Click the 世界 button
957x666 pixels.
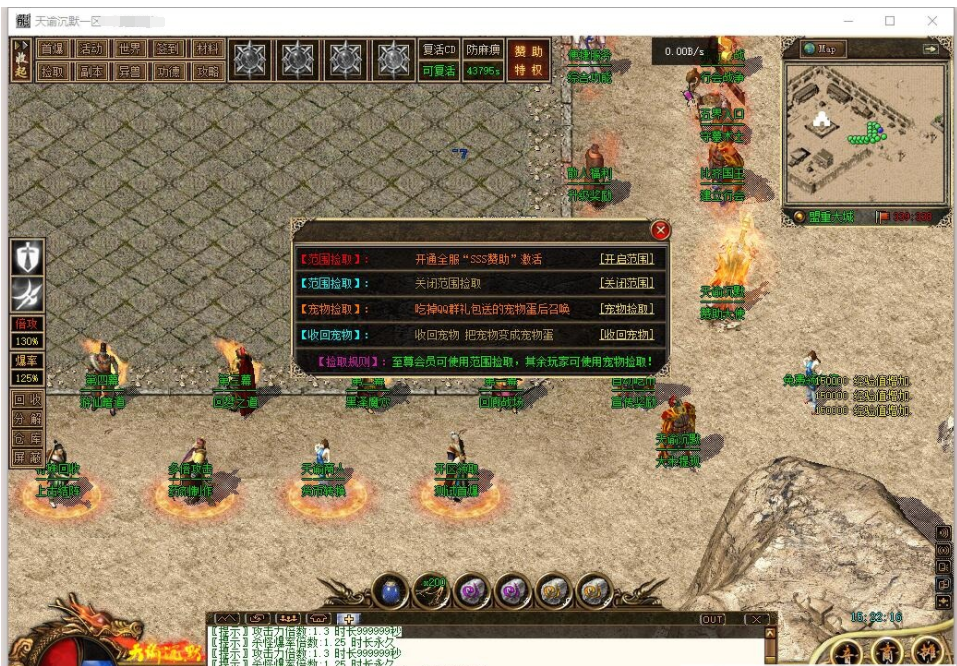[x=130, y=49]
